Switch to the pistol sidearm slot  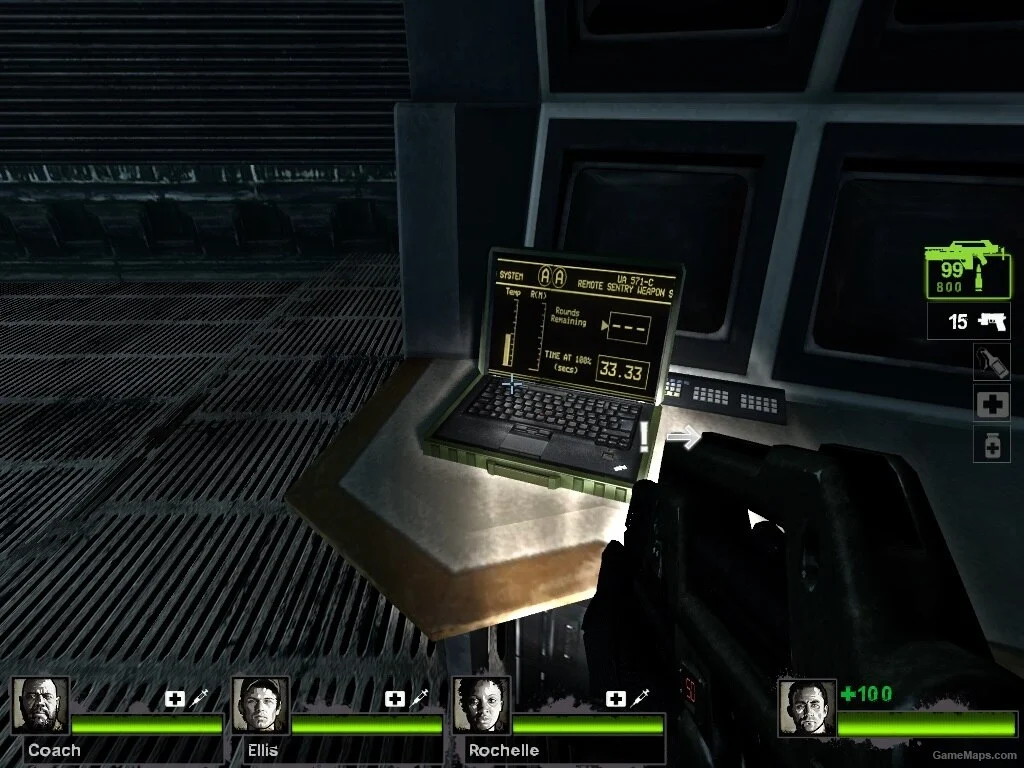pyautogui.click(x=968, y=322)
